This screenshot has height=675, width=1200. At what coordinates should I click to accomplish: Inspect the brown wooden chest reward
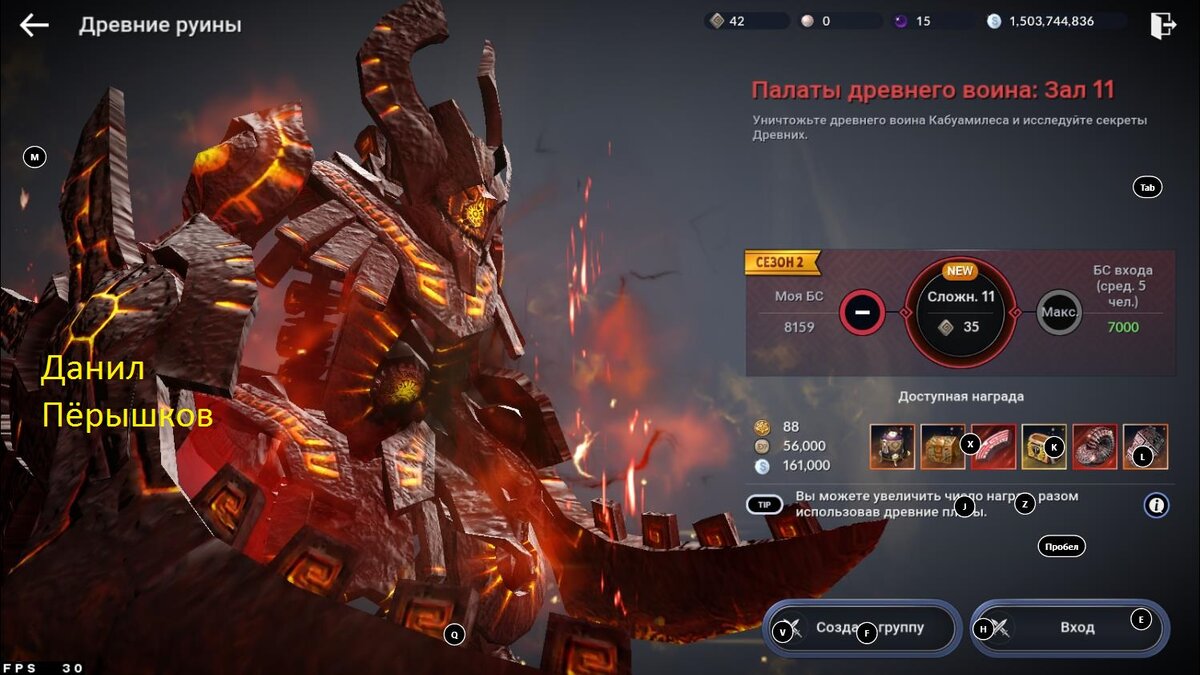tap(942, 446)
